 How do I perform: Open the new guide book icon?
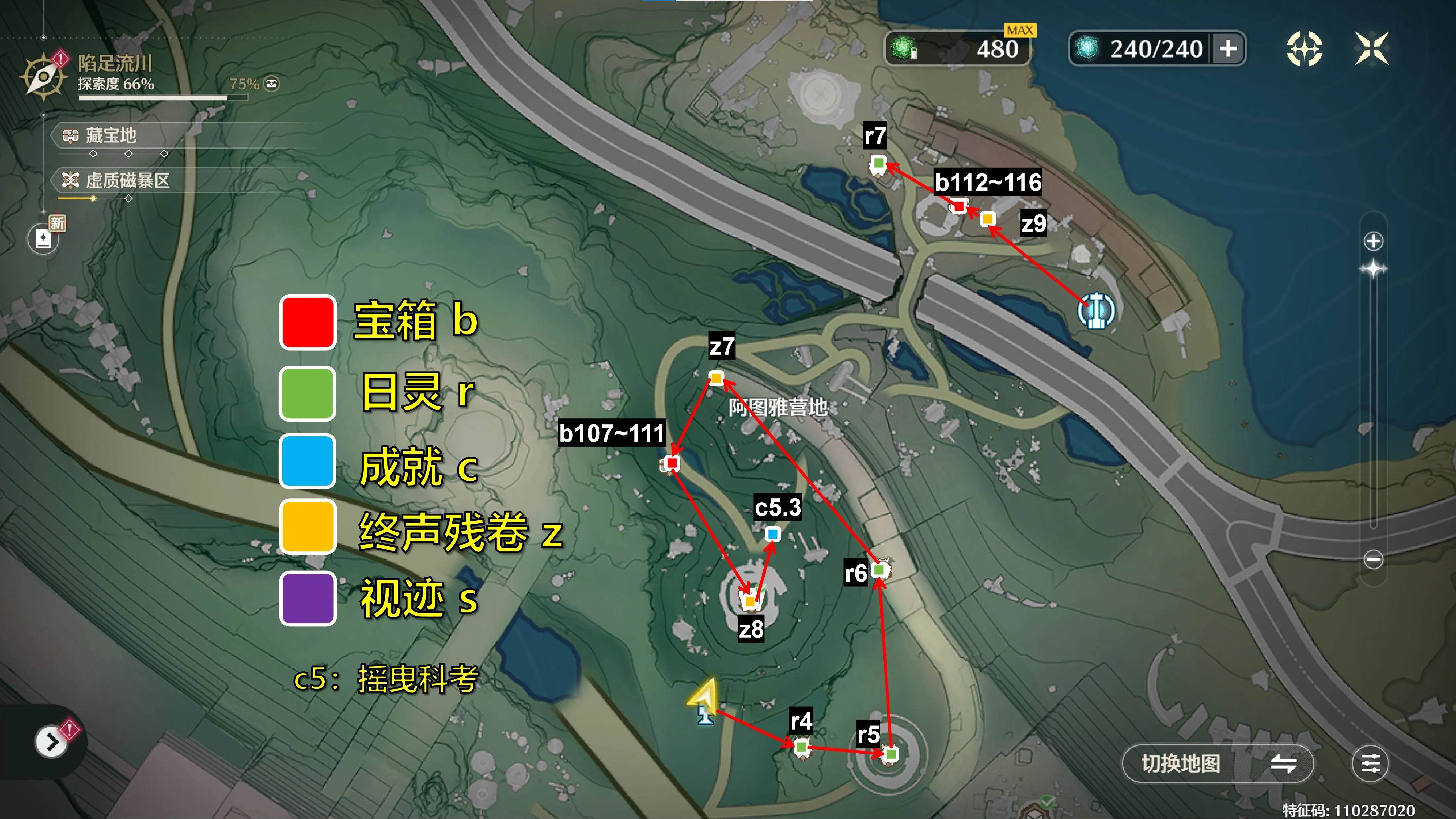44,238
